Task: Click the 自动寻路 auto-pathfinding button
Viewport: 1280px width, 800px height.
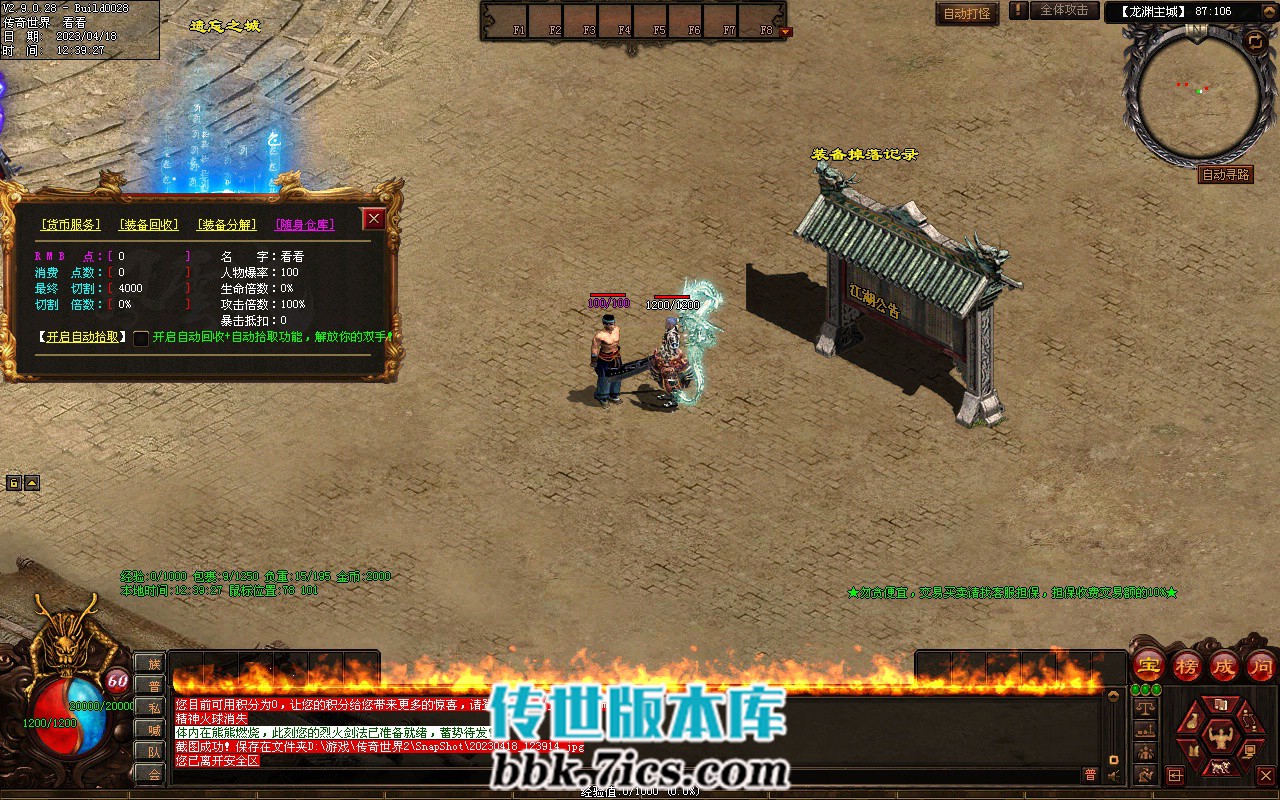Action: [x=1225, y=175]
